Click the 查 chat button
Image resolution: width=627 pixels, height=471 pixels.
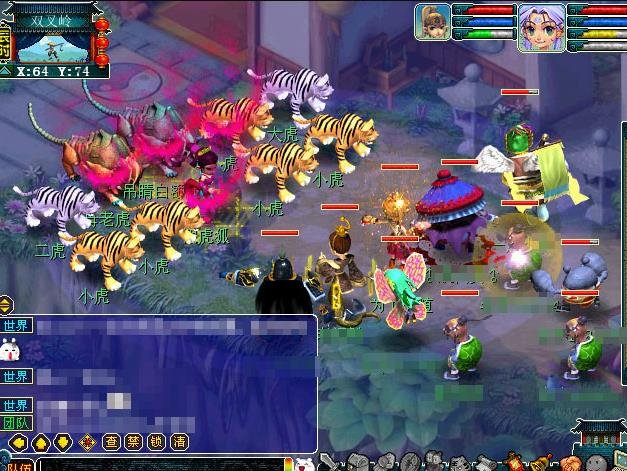point(110,441)
